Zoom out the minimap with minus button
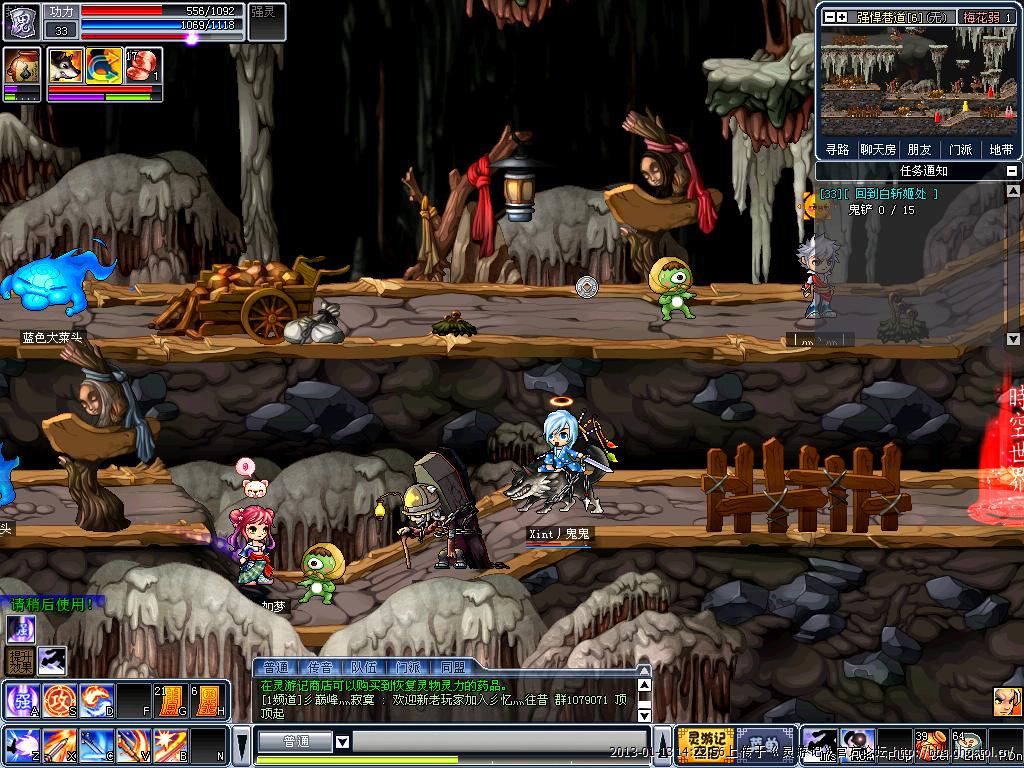Image resolution: width=1024 pixels, height=768 pixels. pyautogui.click(x=829, y=17)
